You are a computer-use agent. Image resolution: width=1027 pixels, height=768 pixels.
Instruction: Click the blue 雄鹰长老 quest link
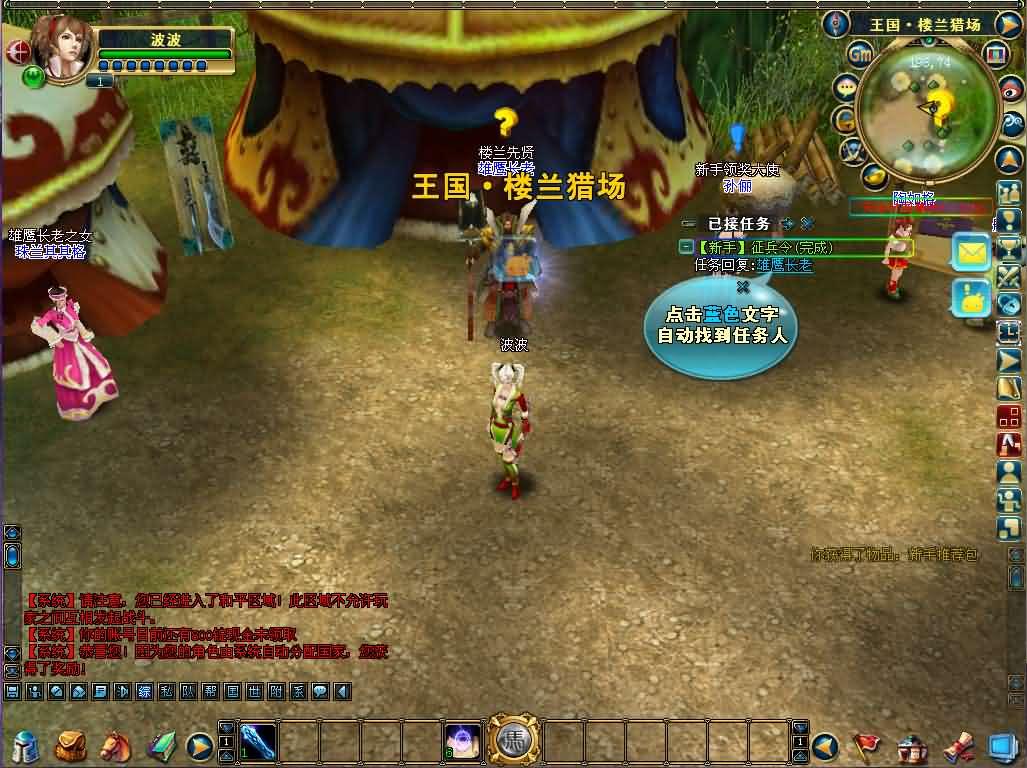point(785,265)
